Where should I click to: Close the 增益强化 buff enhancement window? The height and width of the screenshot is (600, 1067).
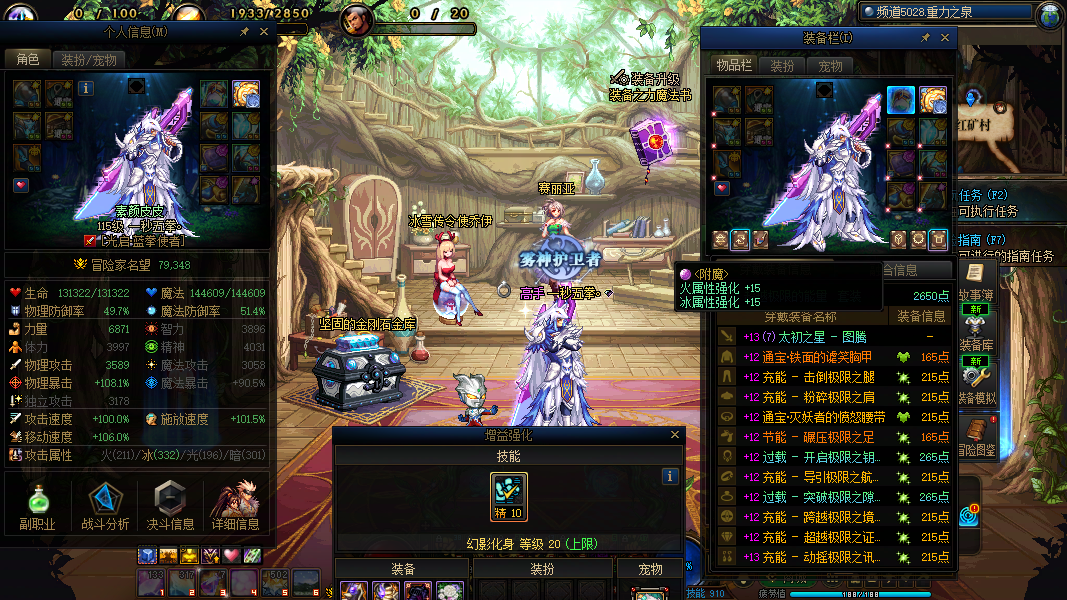click(x=675, y=436)
